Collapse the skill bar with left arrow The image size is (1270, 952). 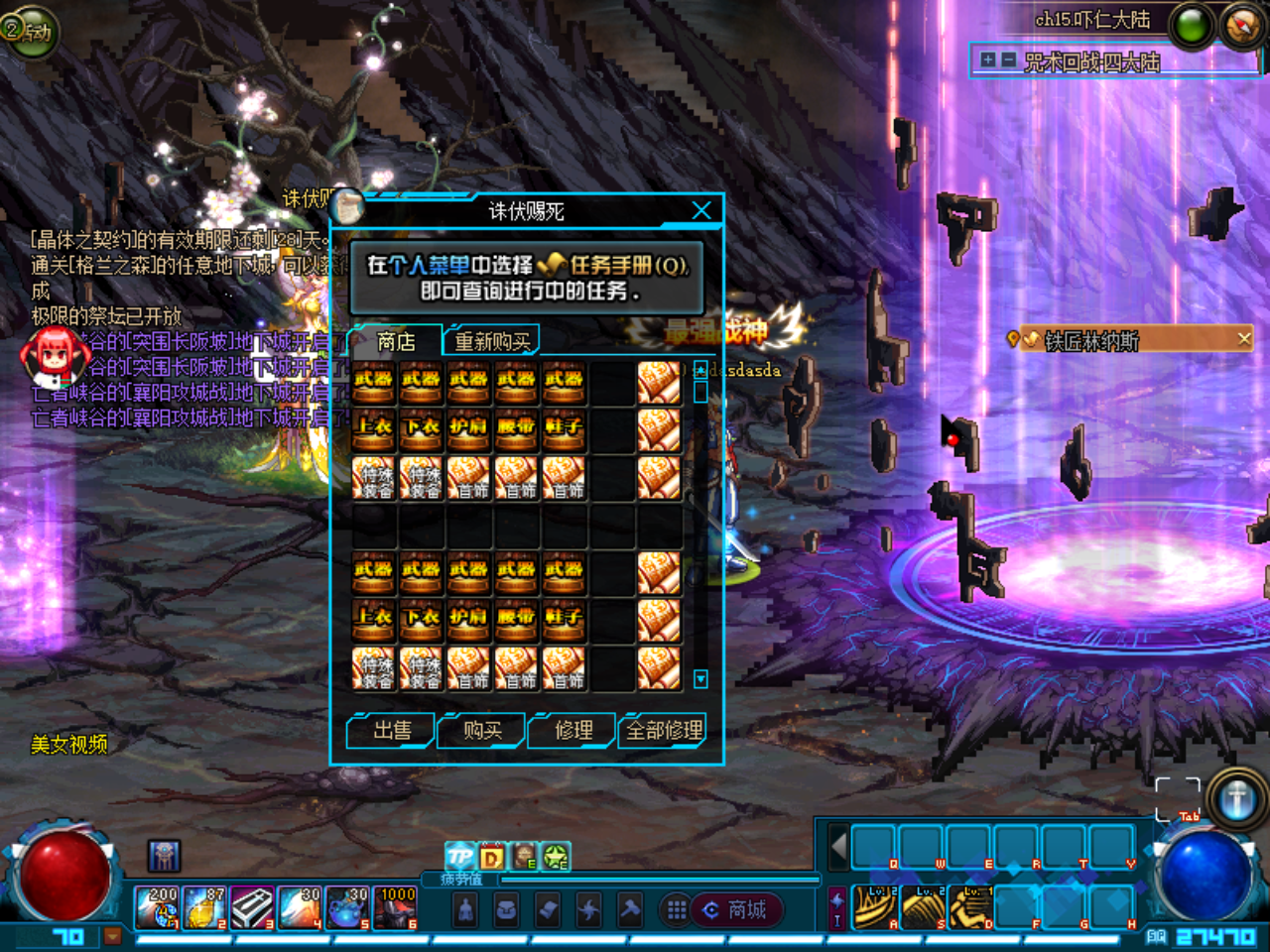[838, 847]
